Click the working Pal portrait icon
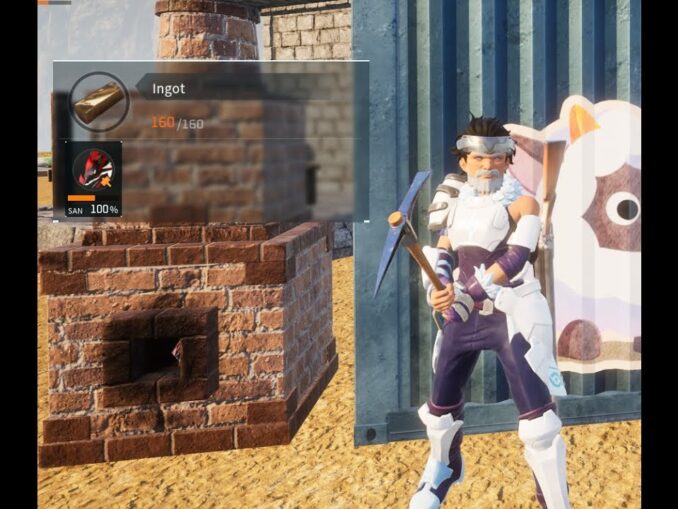This screenshot has width=678, height=509. (x=97, y=171)
